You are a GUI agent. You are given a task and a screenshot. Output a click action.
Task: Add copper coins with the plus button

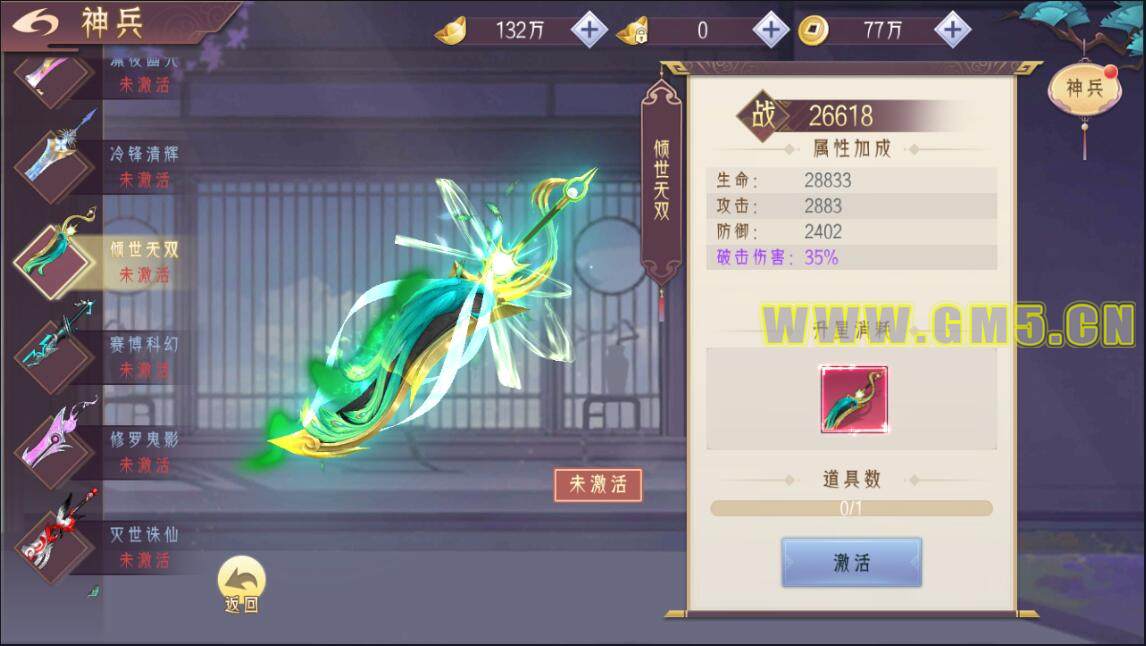coord(952,30)
